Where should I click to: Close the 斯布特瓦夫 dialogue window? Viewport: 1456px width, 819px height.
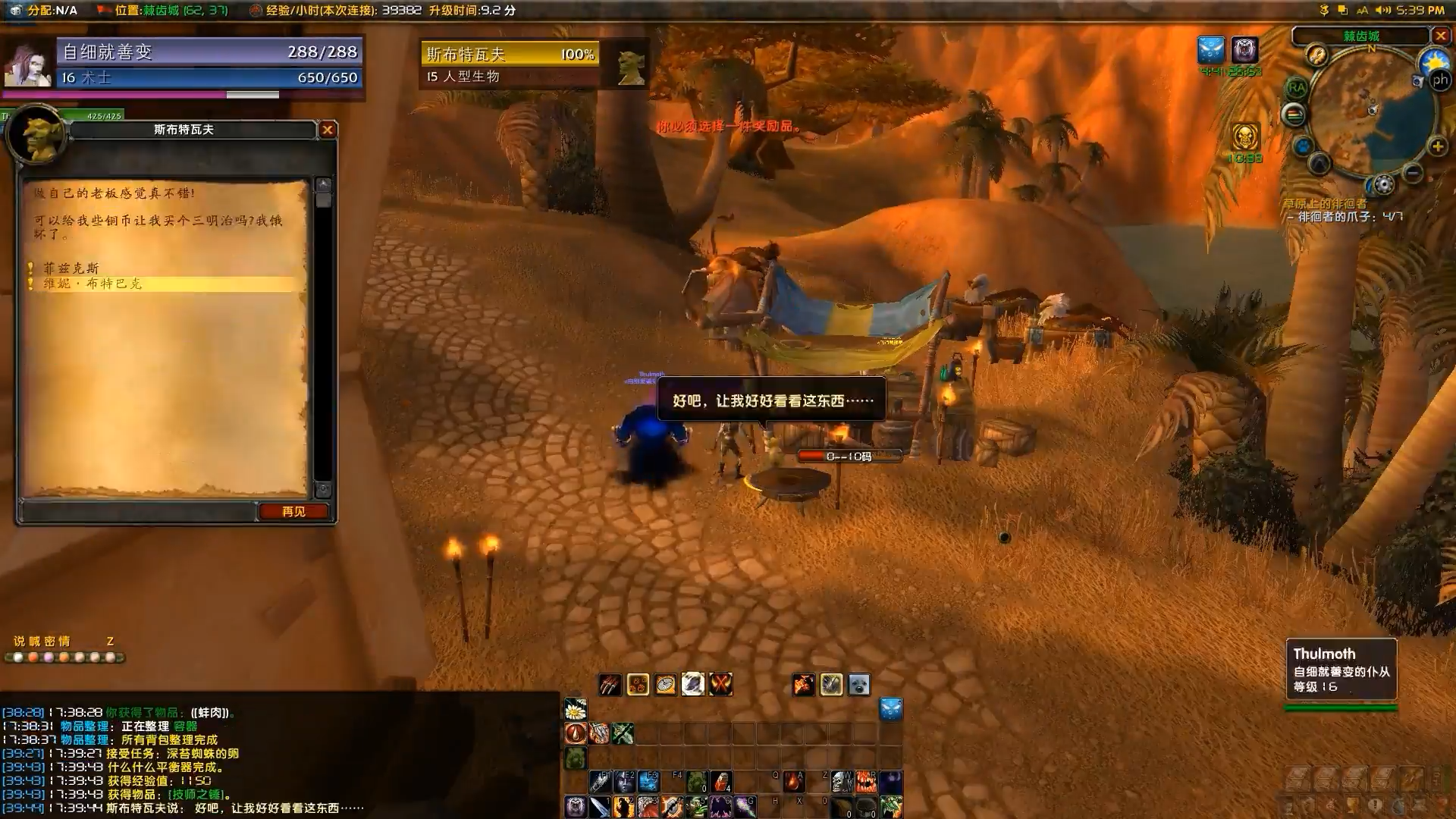point(328,130)
